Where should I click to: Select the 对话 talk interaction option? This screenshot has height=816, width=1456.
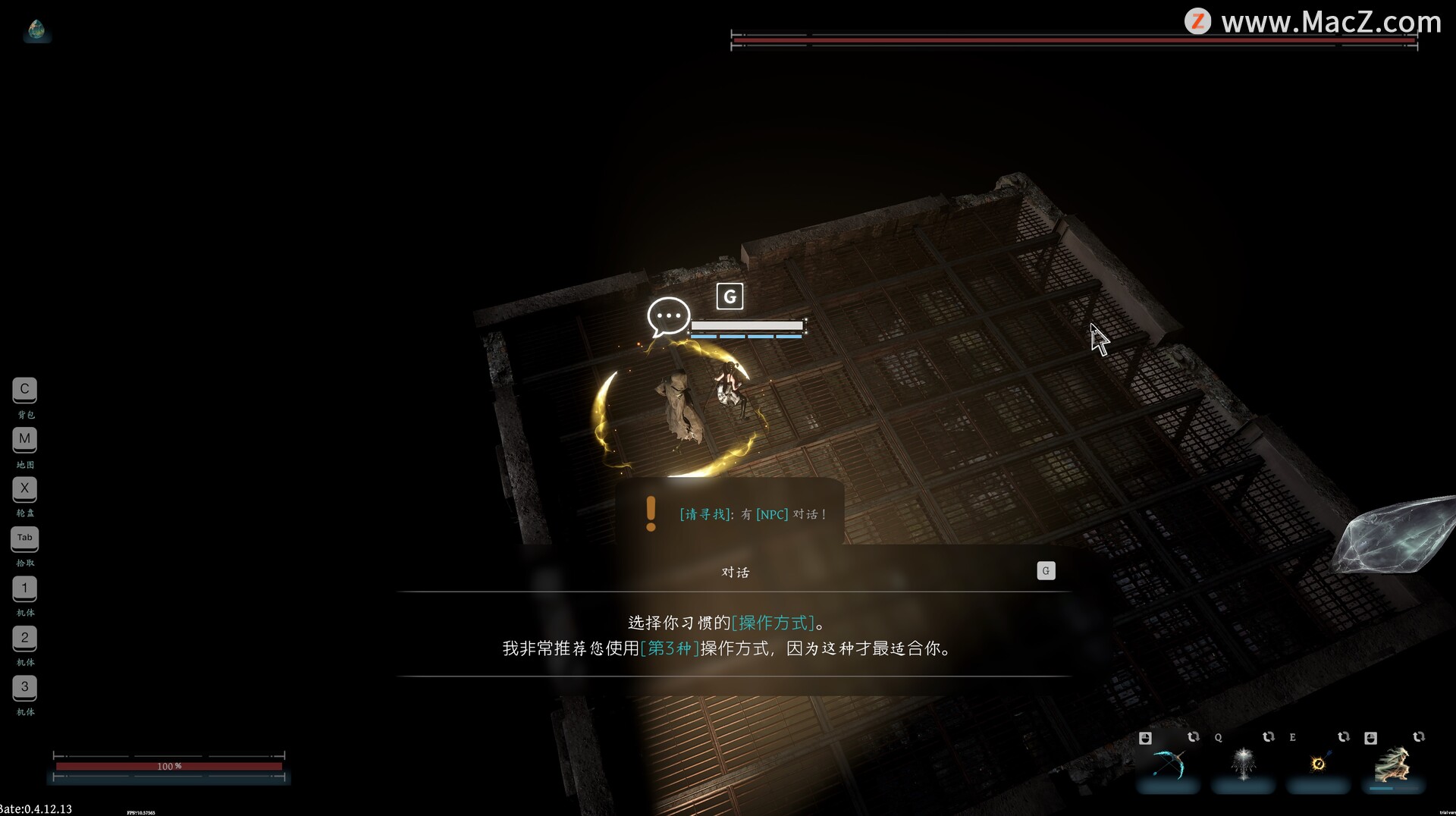734,572
